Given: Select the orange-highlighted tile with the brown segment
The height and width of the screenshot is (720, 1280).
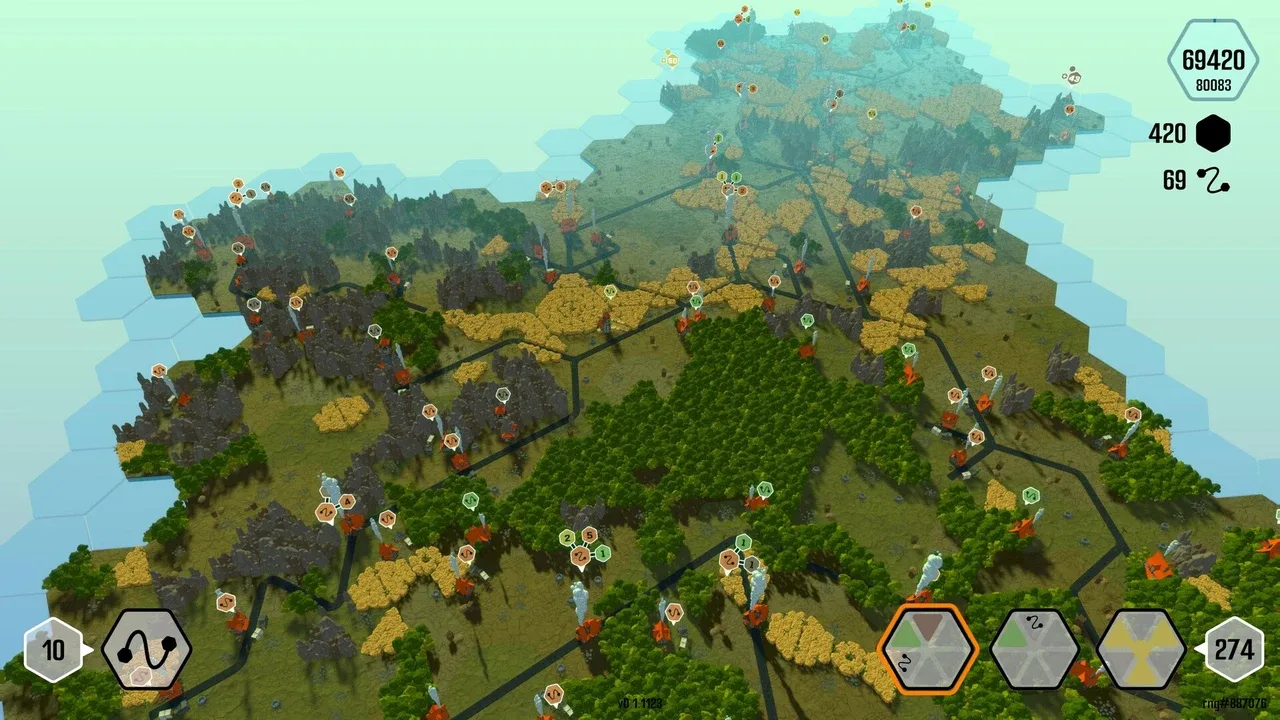Looking at the screenshot, I should click(927, 649).
